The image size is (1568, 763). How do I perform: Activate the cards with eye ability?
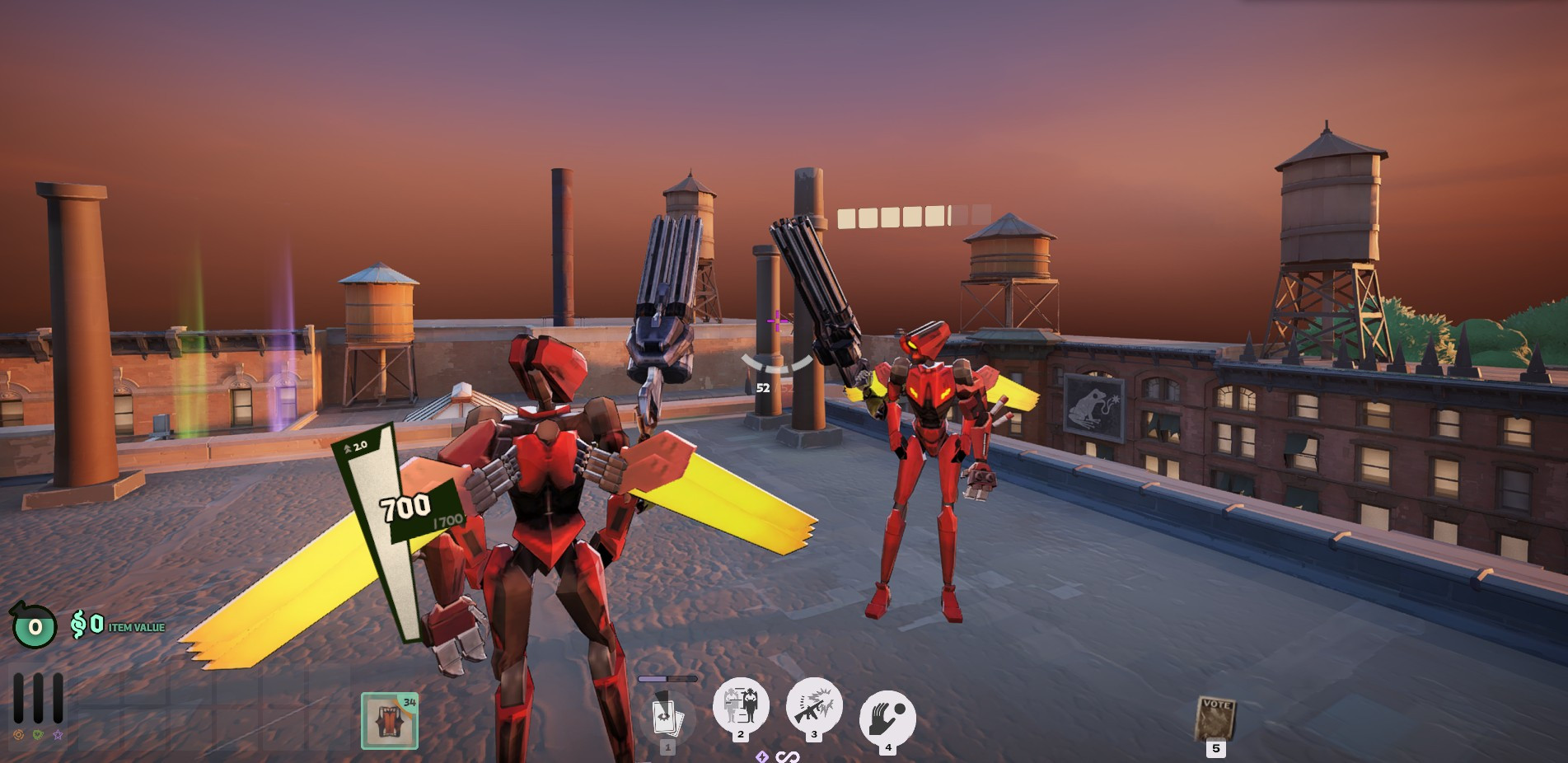667,715
